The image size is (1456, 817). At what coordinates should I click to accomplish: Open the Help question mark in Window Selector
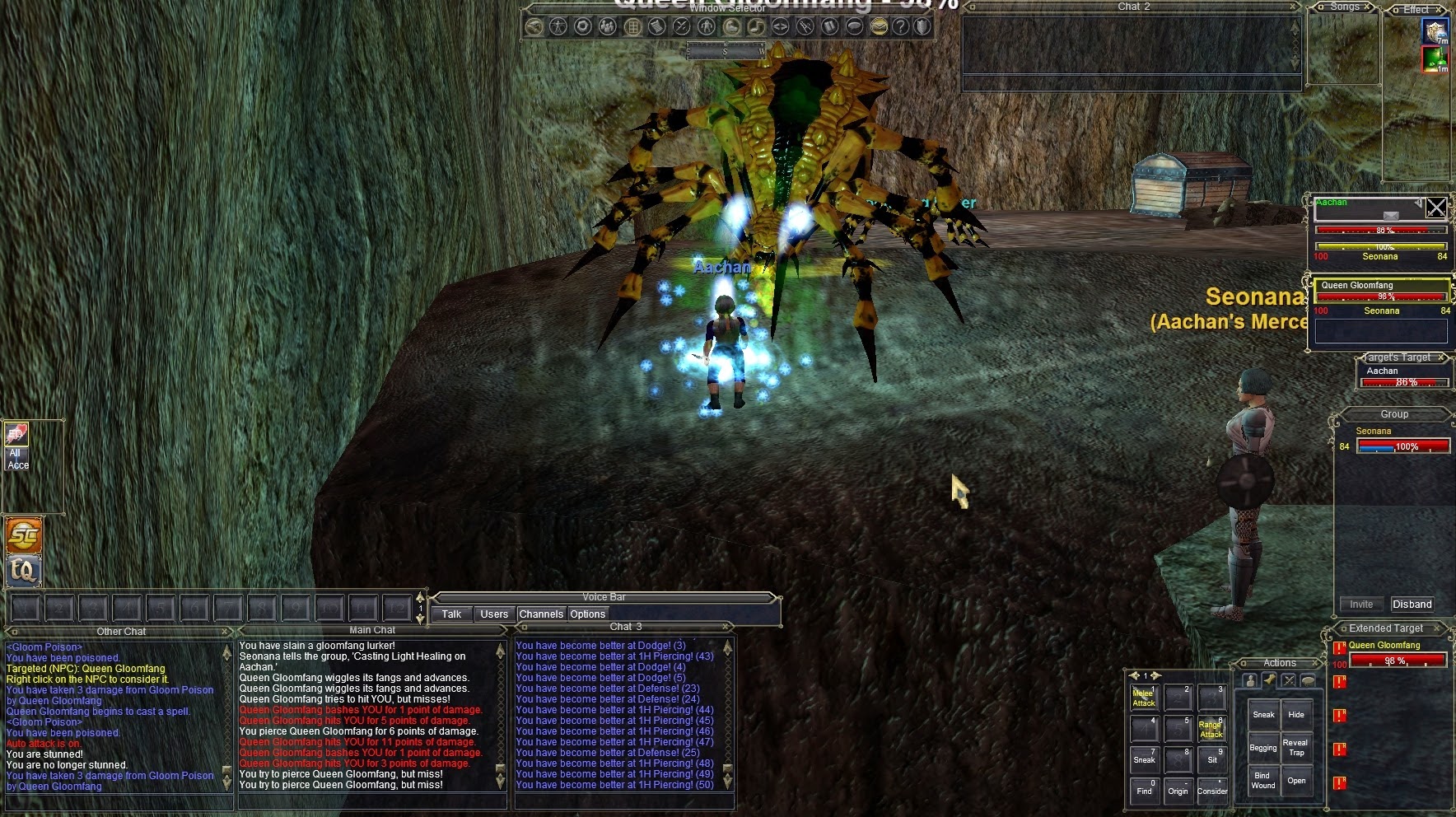[x=901, y=26]
